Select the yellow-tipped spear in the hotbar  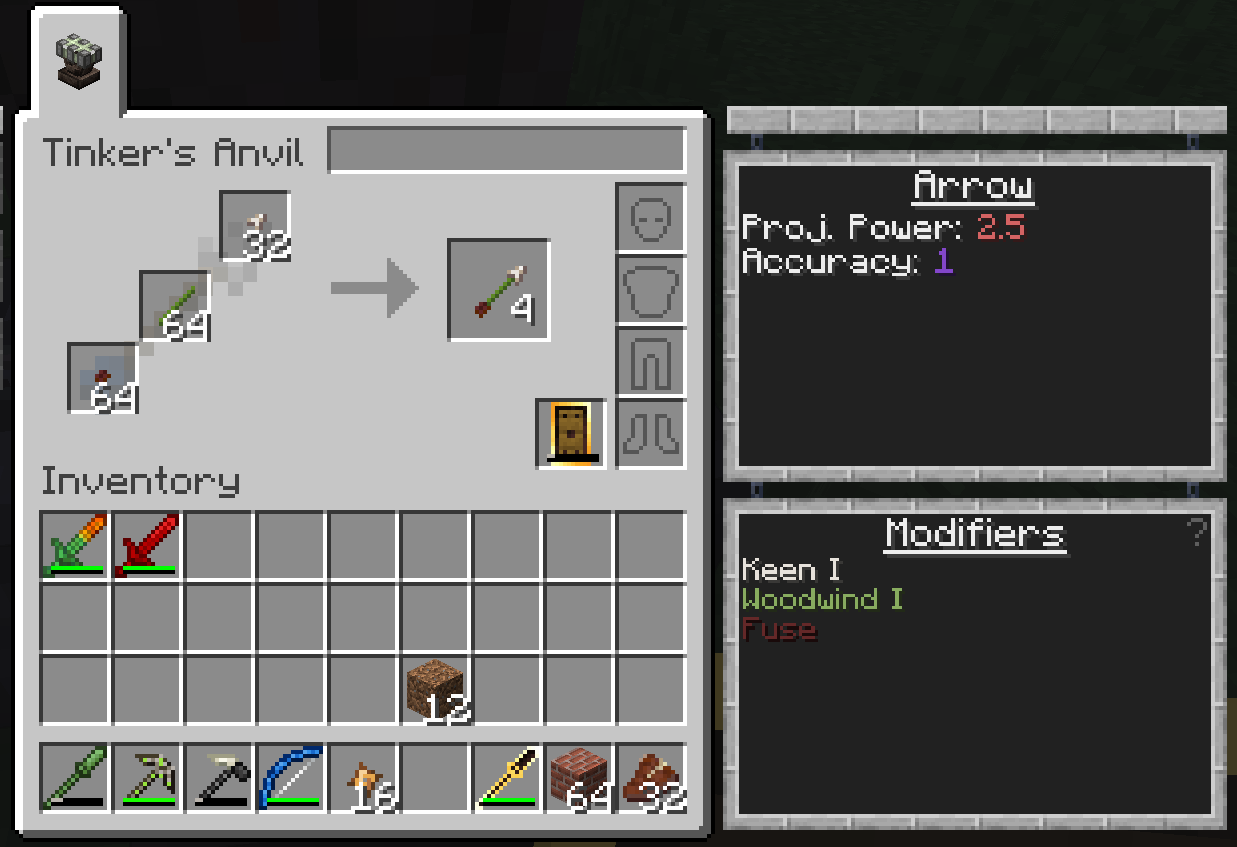pos(507,776)
